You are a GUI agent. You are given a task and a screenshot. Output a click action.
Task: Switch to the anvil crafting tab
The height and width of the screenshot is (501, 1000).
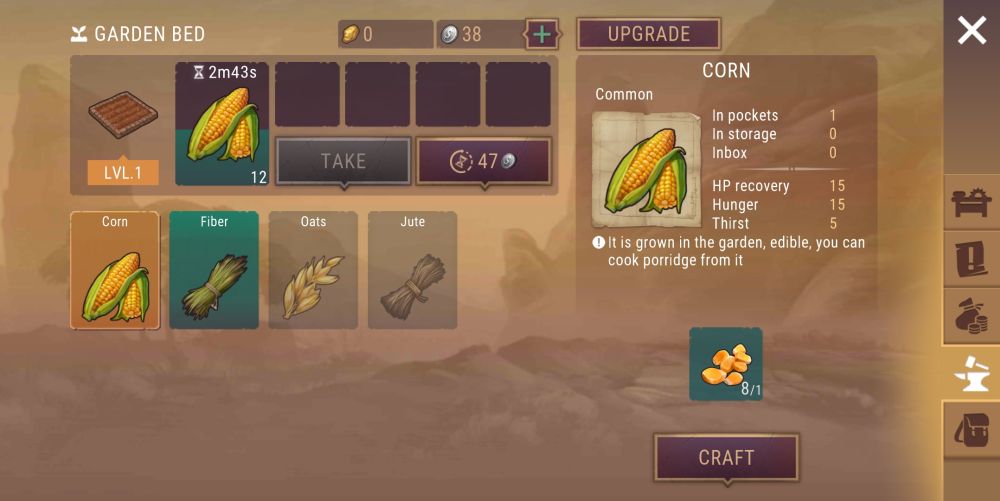click(971, 374)
